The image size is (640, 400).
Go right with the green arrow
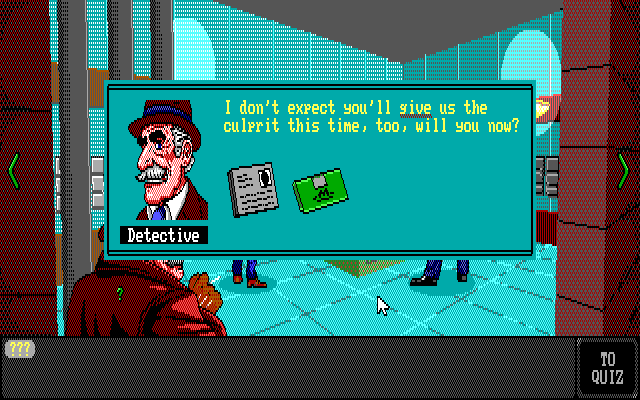pos(624,169)
